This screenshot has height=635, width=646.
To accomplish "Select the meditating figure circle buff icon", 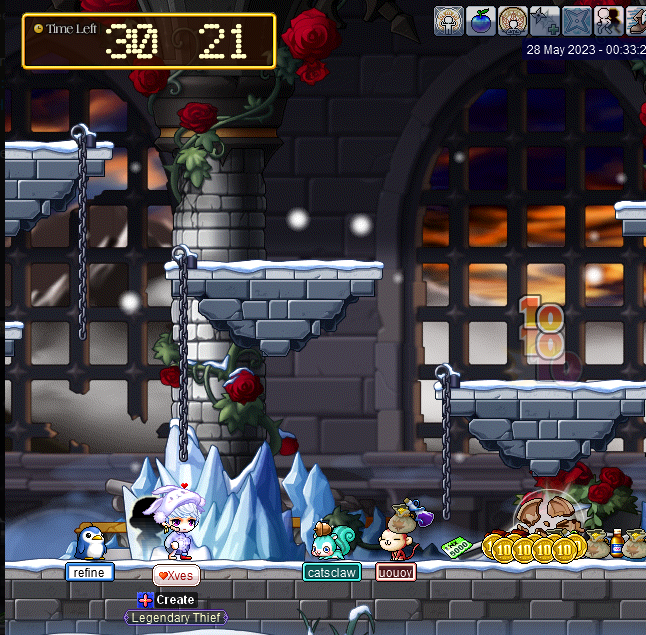I will (x=513, y=20).
